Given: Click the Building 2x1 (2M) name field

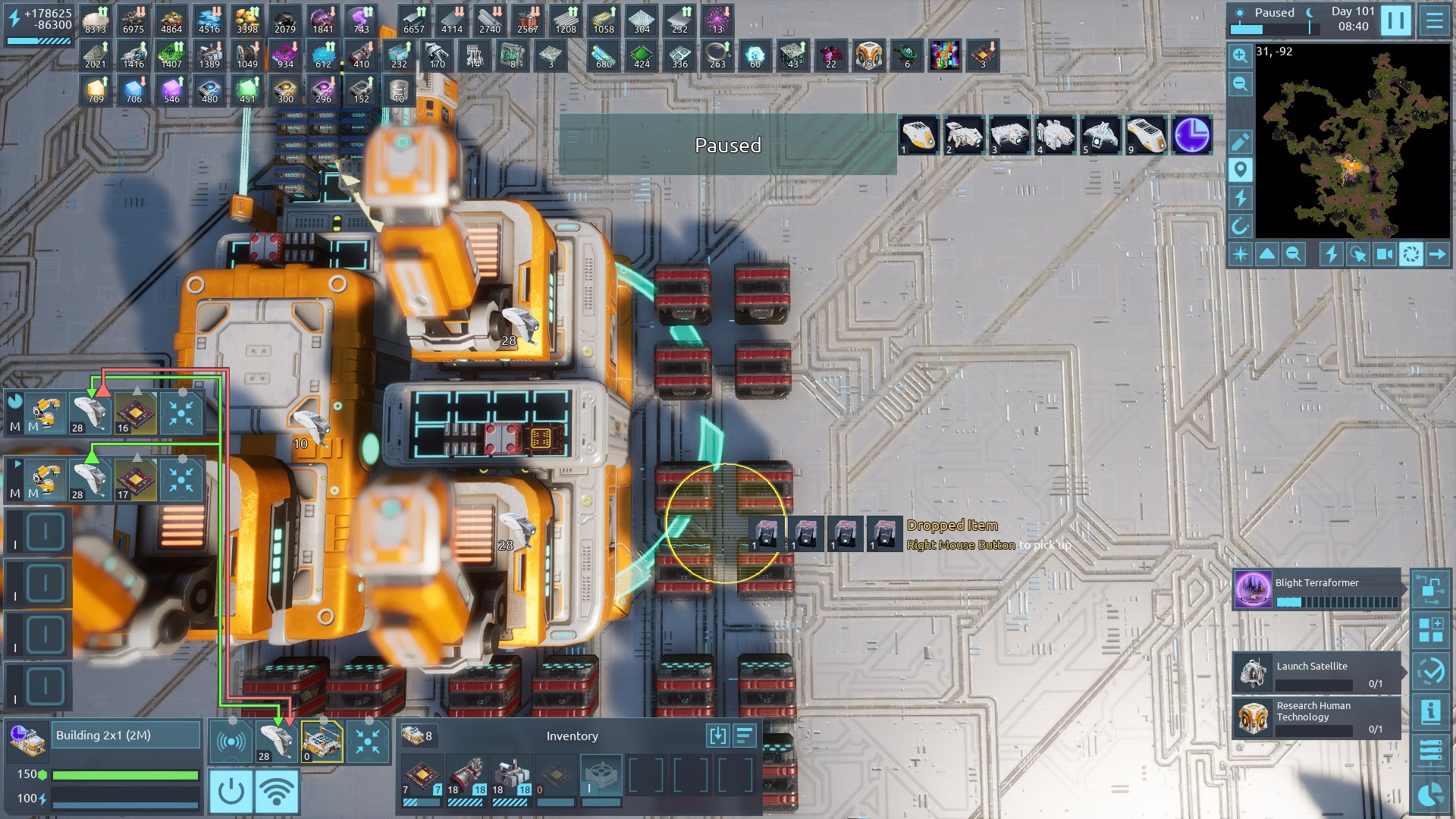Looking at the screenshot, I should tap(125, 736).
